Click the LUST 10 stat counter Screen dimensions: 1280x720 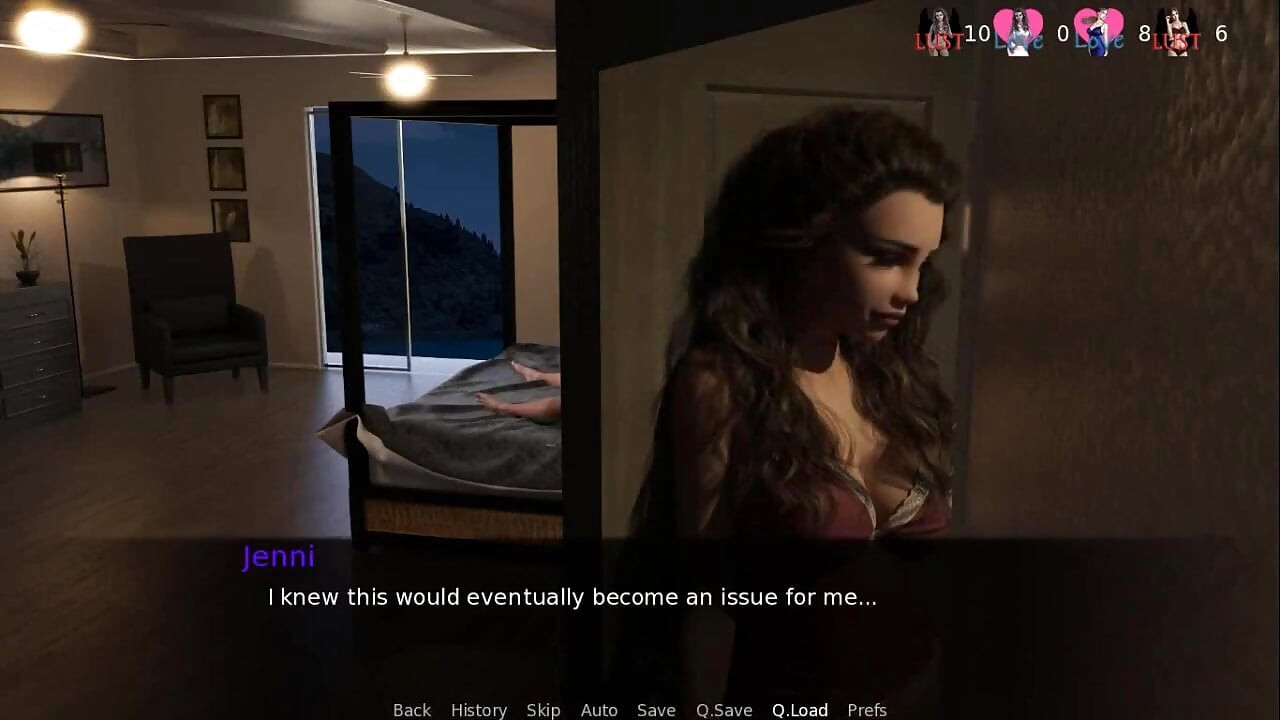tap(975, 33)
